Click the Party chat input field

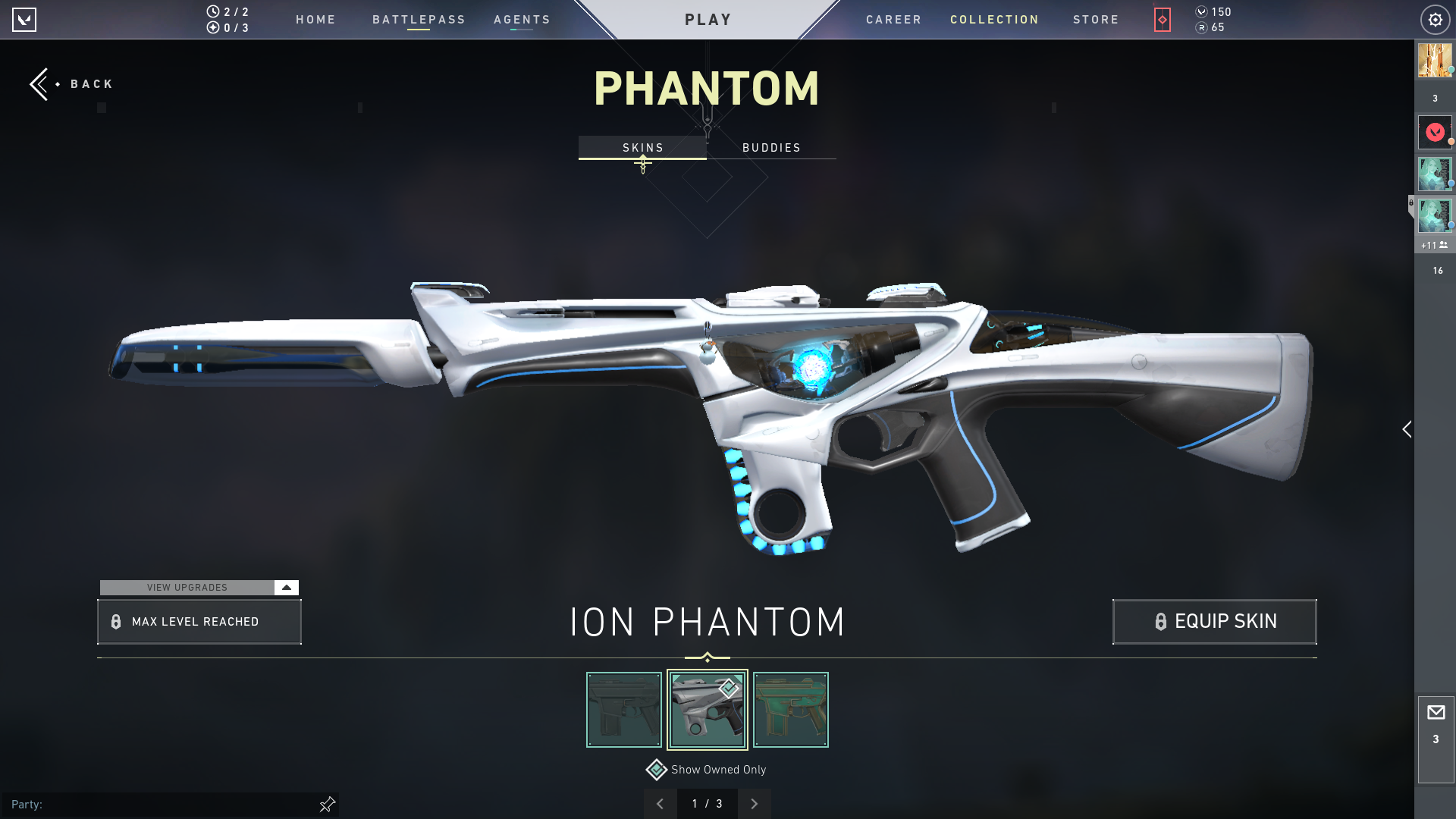point(167,804)
